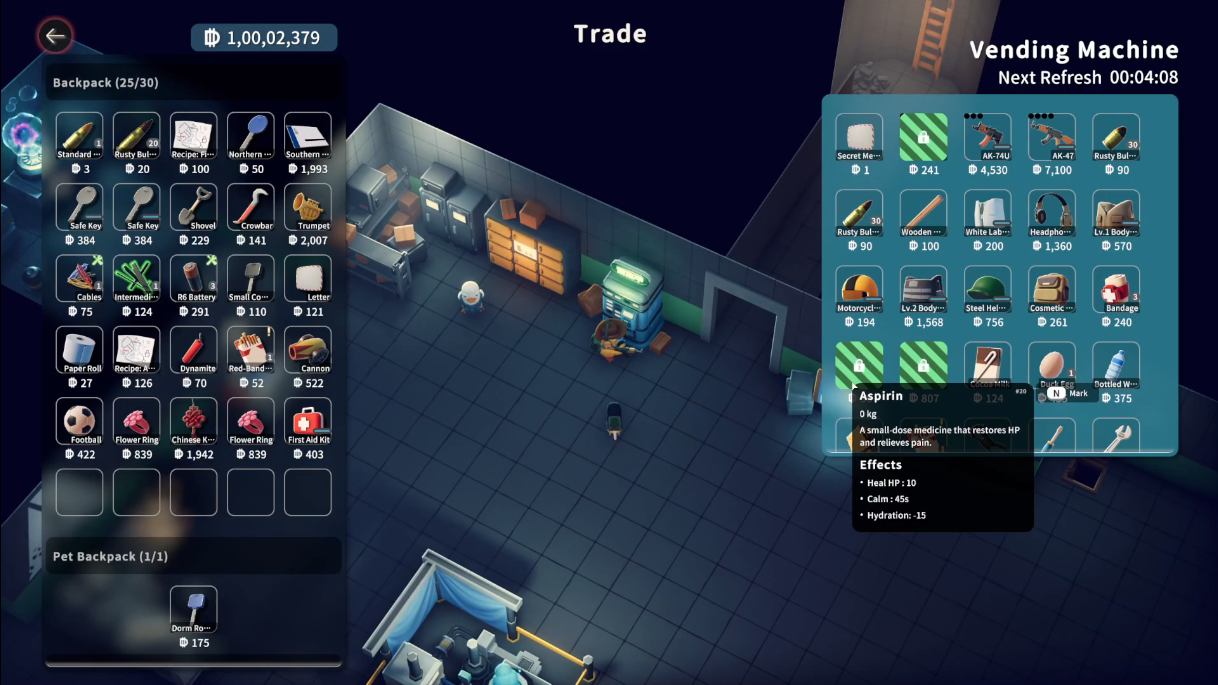Select the Crowbar item
1218x685 pixels.
pos(251,209)
